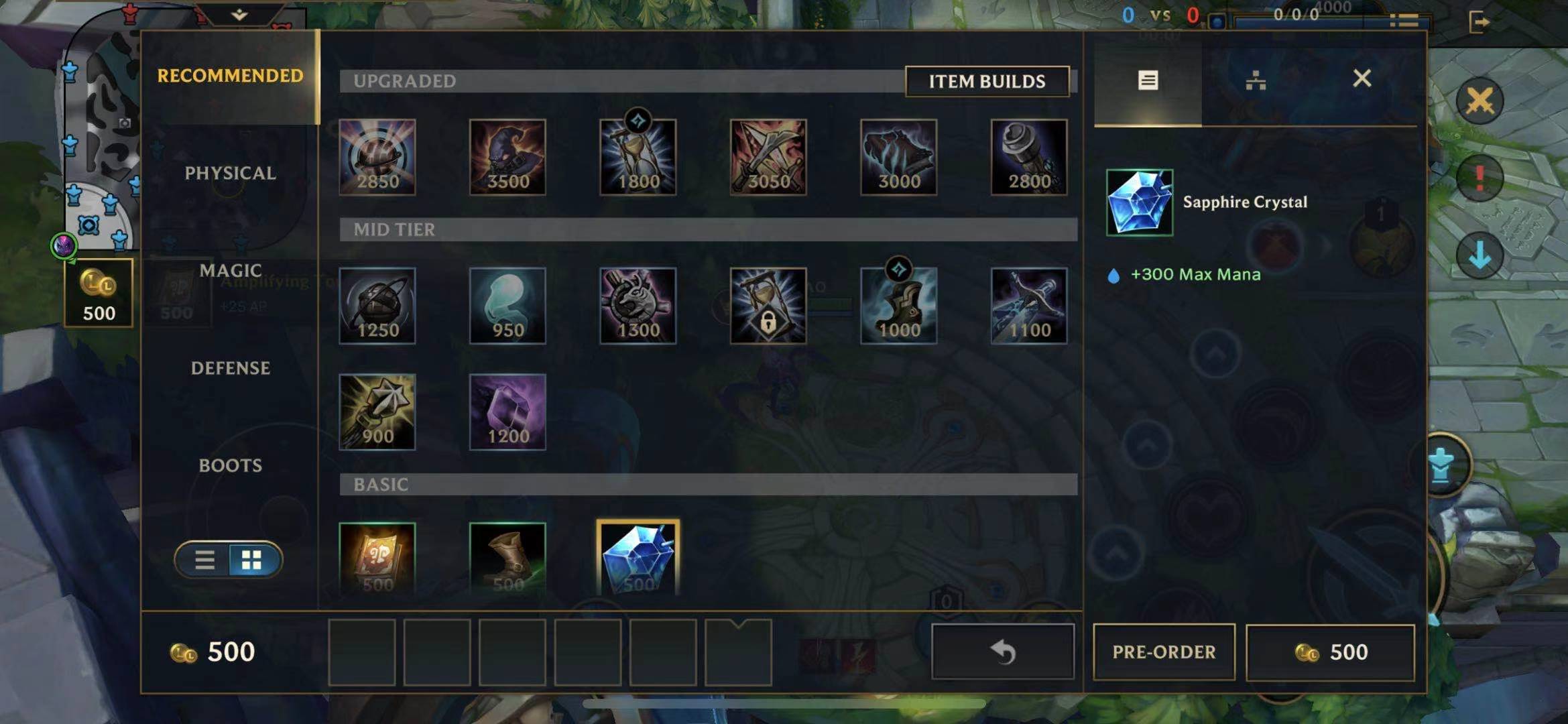Open the Item Builds panel
This screenshot has height=724, width=1568.
(x=986, y=81)
